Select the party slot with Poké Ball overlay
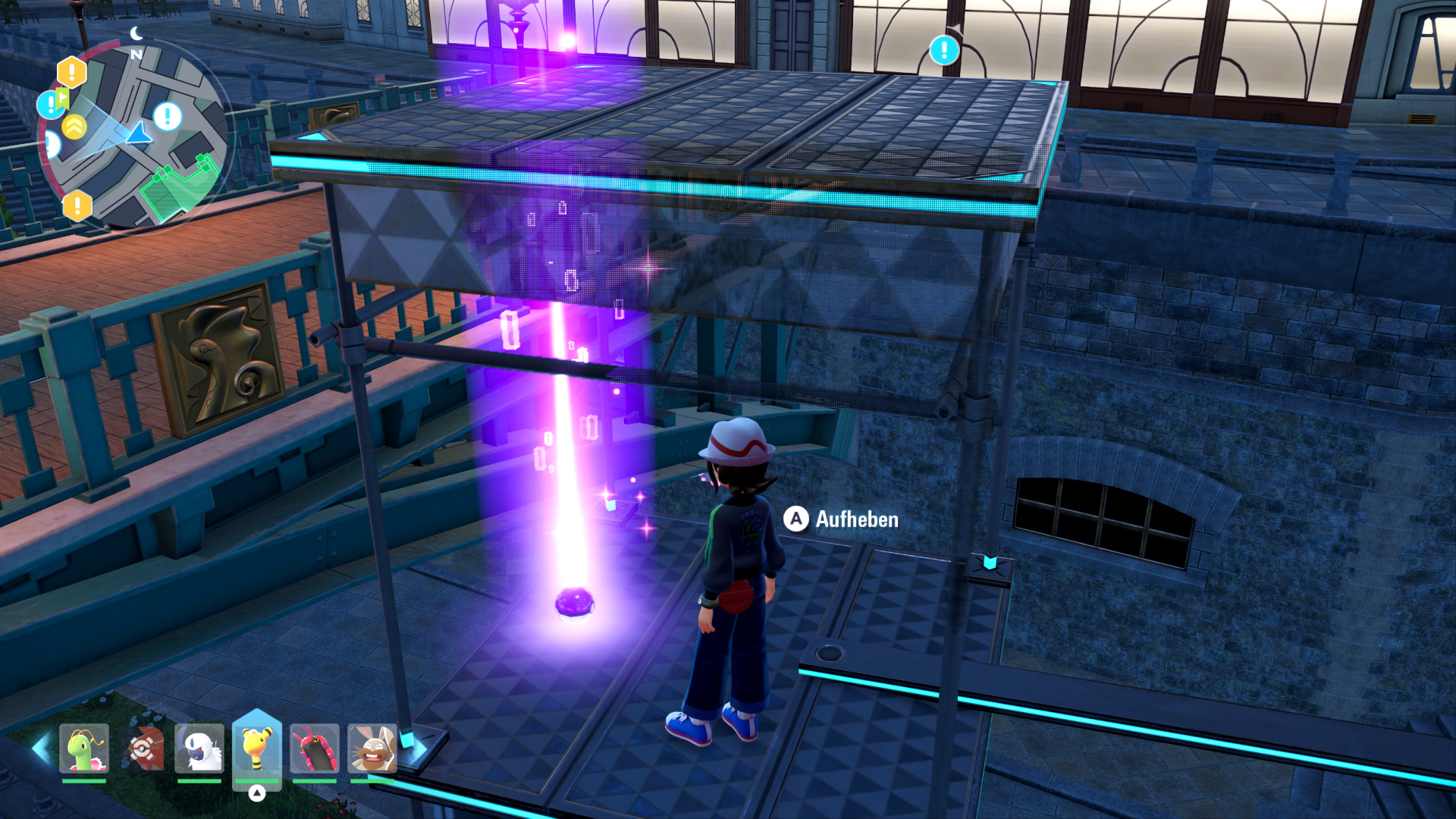The width and height of the screenshot is (1456, 819). coord(143,748)
